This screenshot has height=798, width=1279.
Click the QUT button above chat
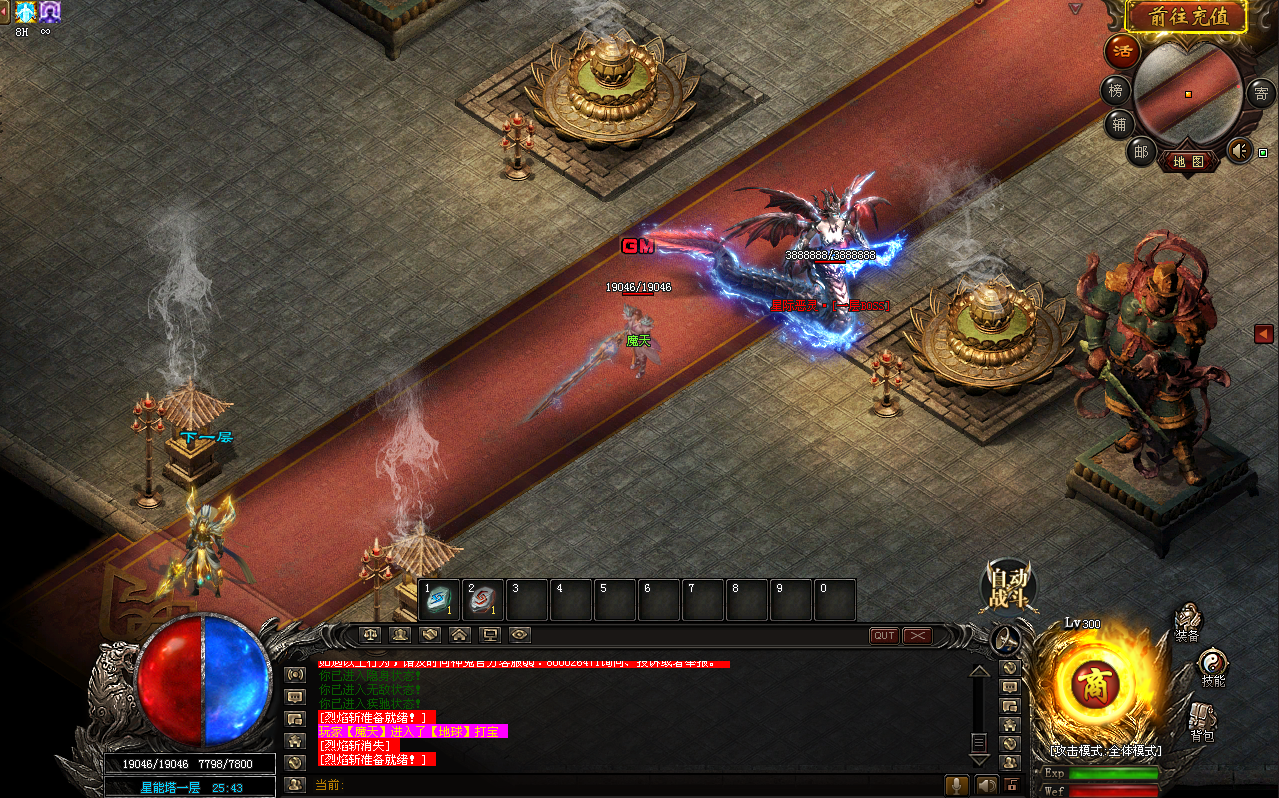coord(884,636)
